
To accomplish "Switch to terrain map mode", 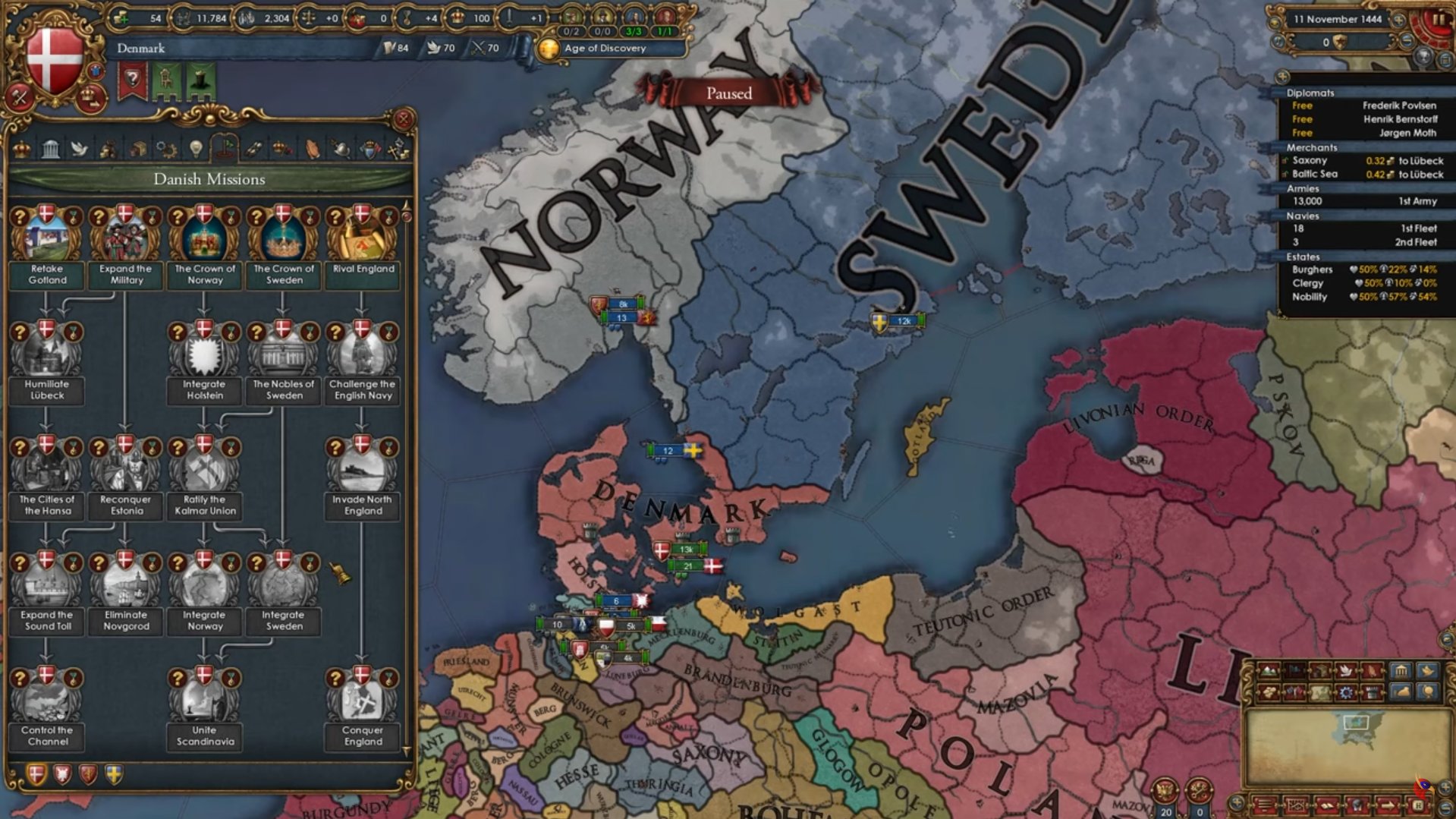I will point(1269,671).
